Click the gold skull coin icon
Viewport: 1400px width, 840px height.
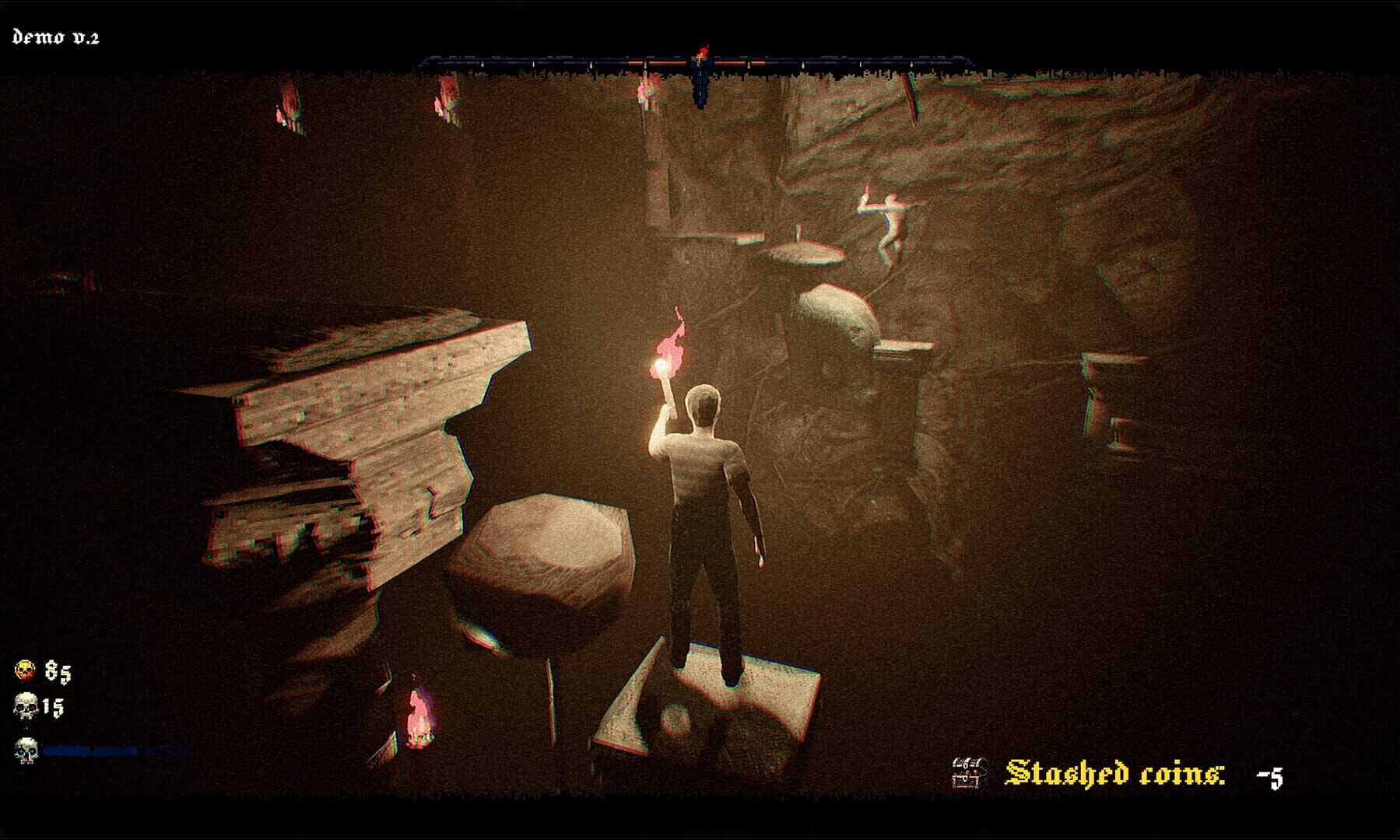coord(26,670)
